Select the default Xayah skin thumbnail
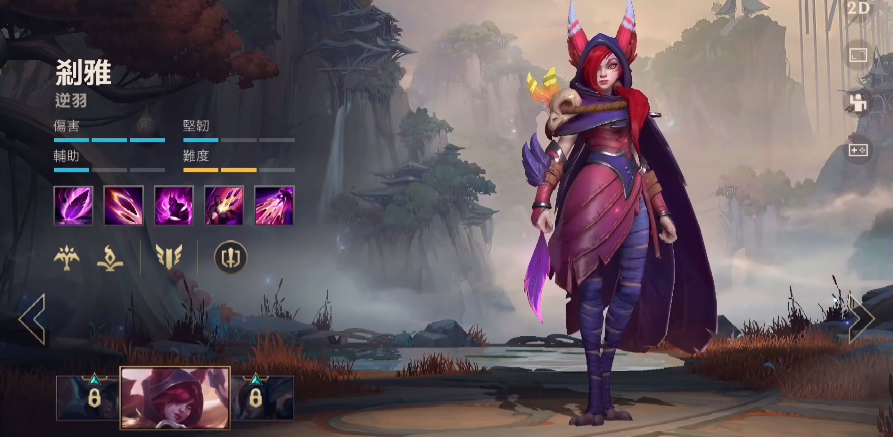 [x=175, y=397]
